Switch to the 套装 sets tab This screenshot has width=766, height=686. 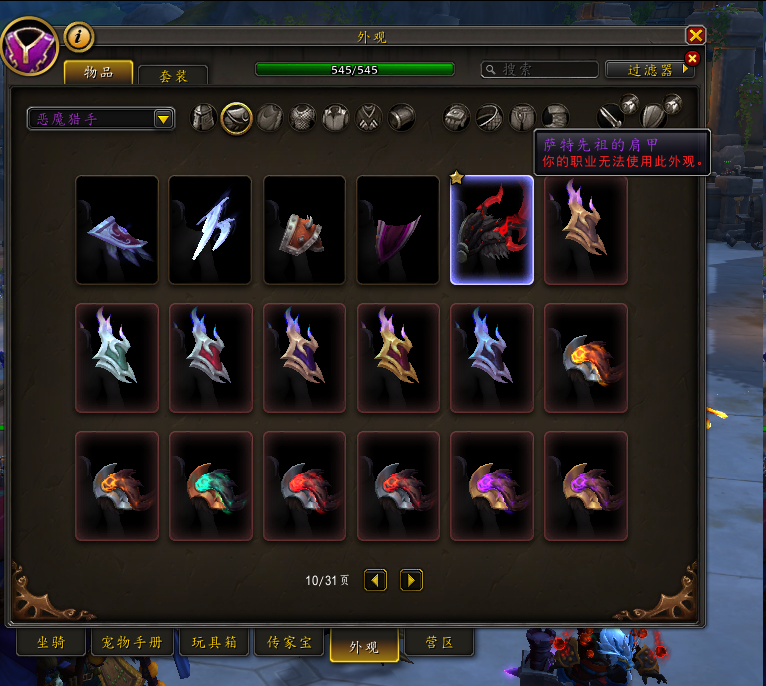pos(173,76)
